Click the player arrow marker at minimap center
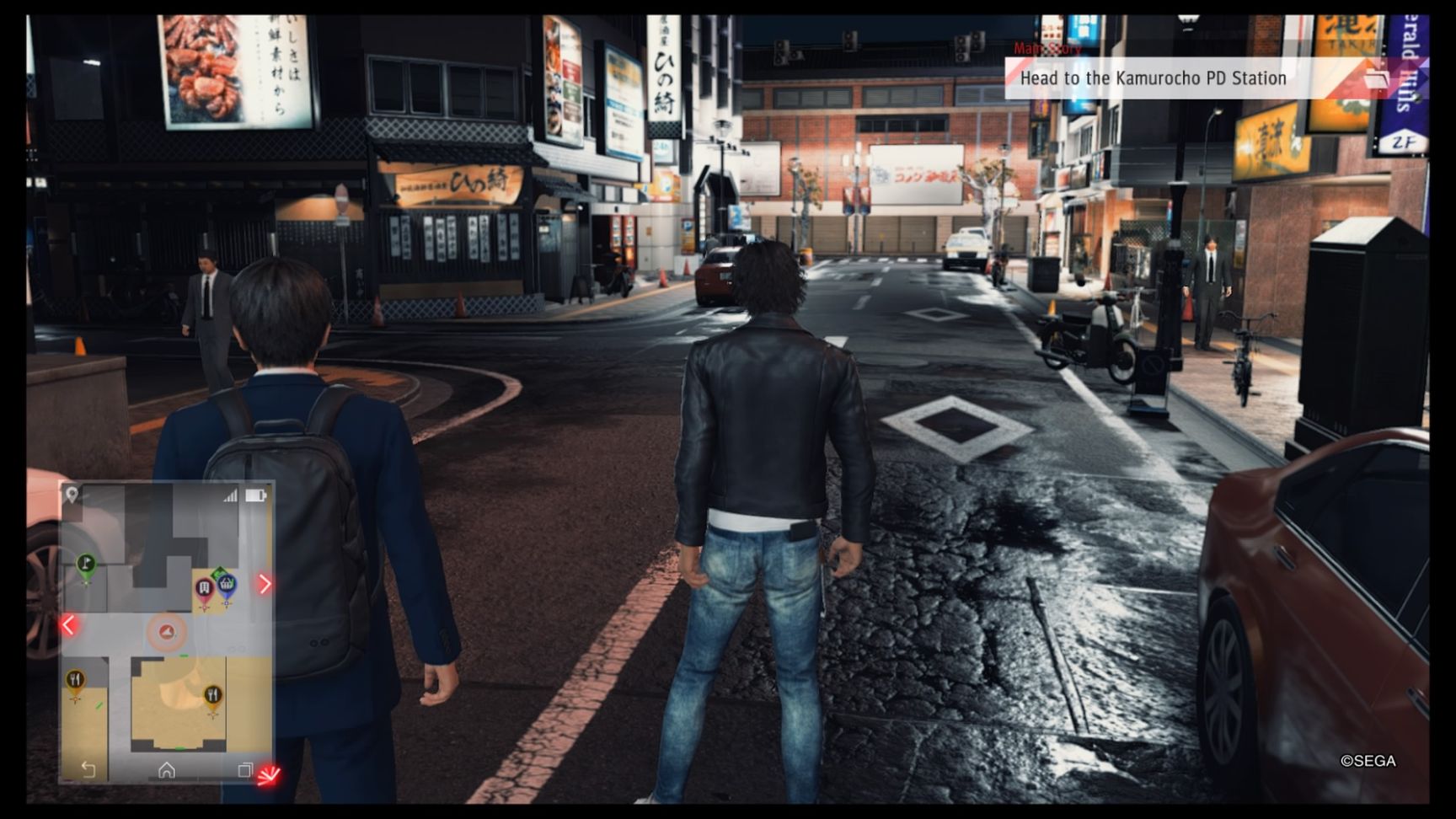 [x=168, y=632]
